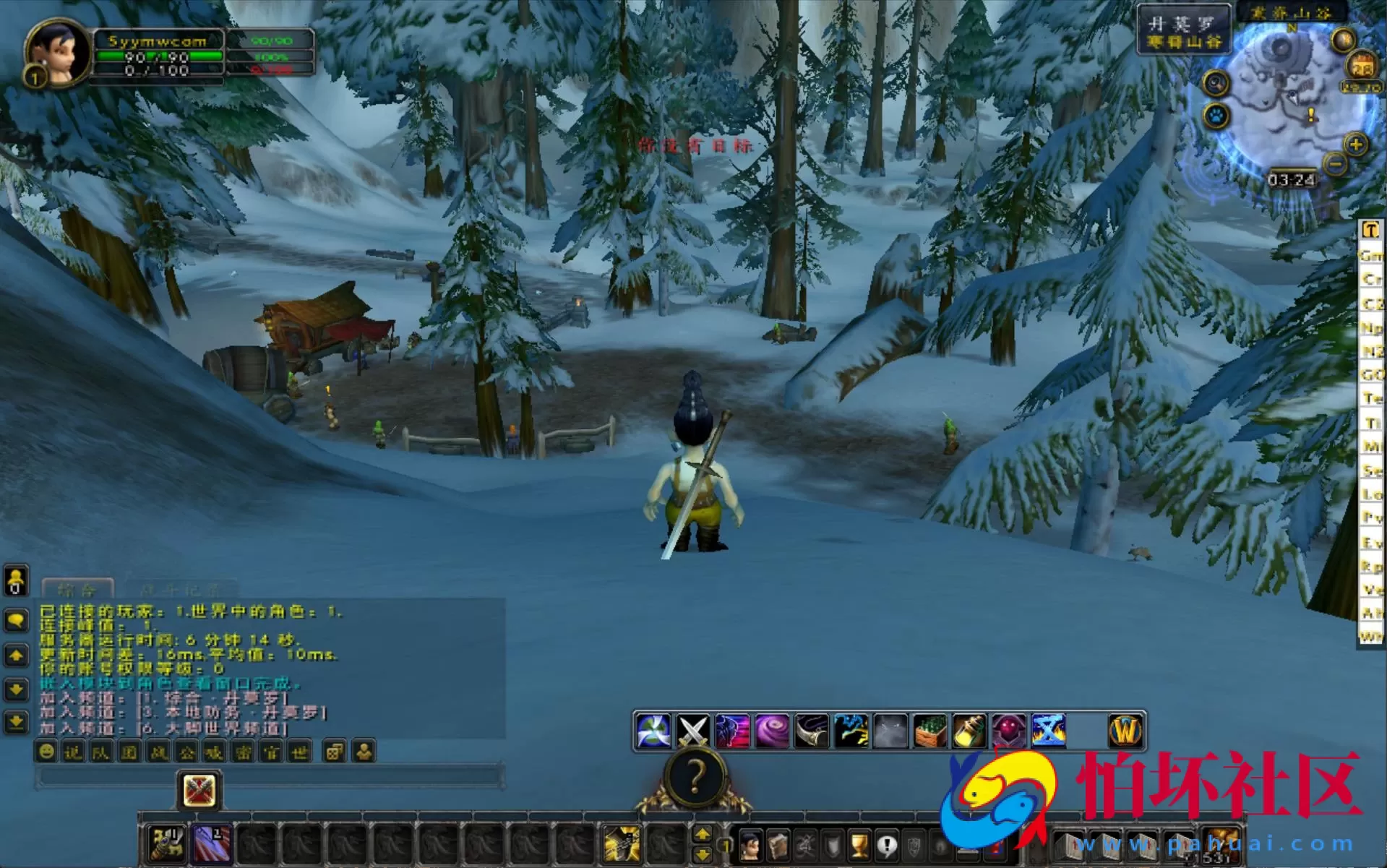Click the dice roll button

(333, 752)
